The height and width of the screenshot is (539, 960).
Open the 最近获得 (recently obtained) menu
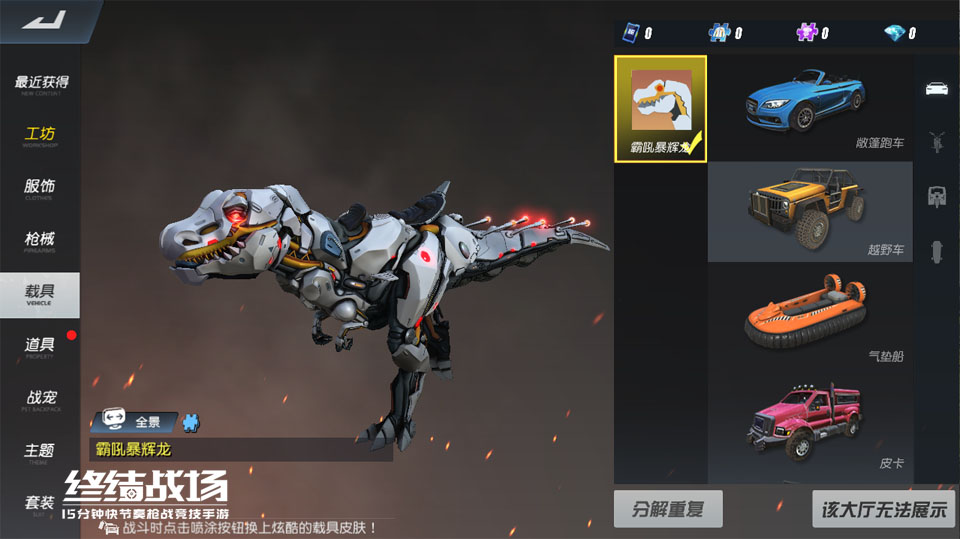pyautogui.click(x=41, y=84)
